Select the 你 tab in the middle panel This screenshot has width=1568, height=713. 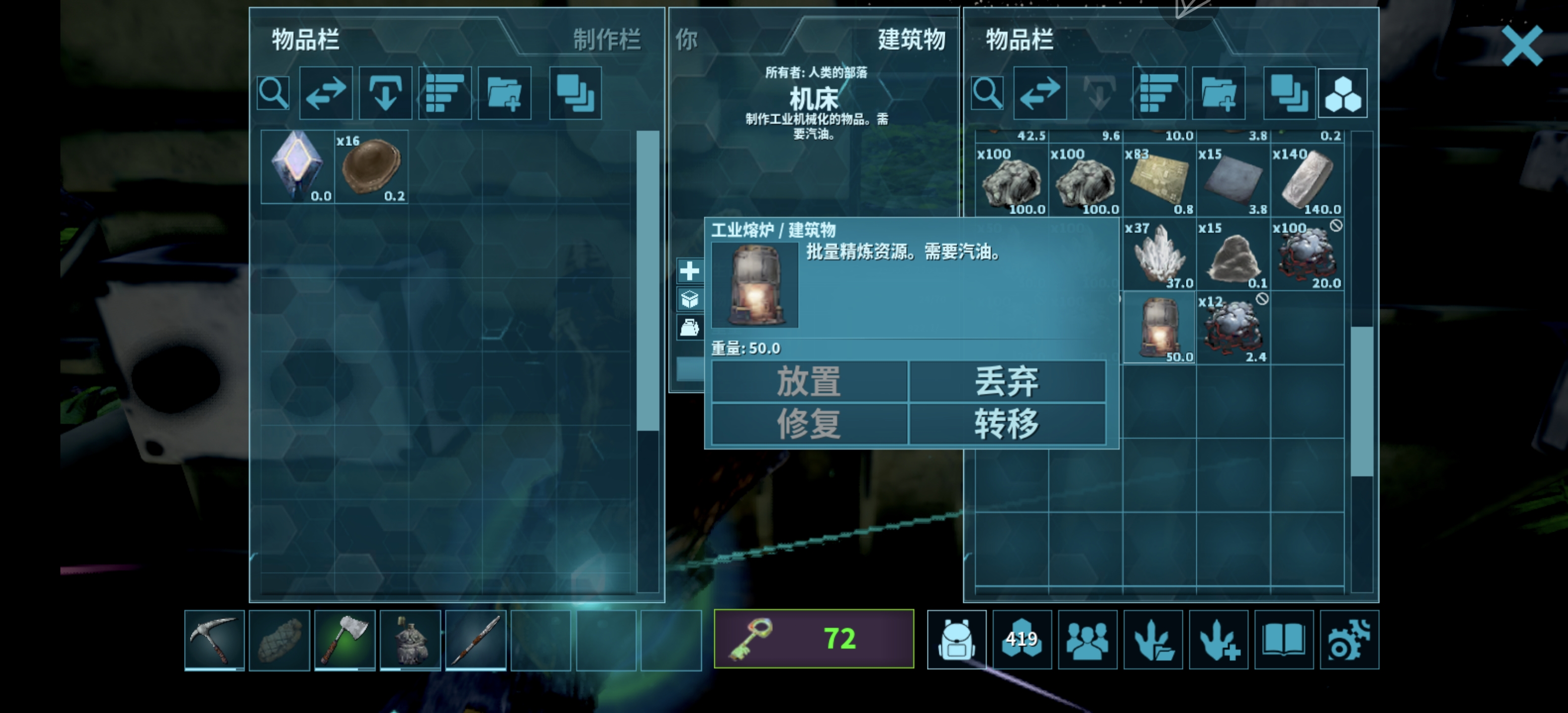pos(686,42)
